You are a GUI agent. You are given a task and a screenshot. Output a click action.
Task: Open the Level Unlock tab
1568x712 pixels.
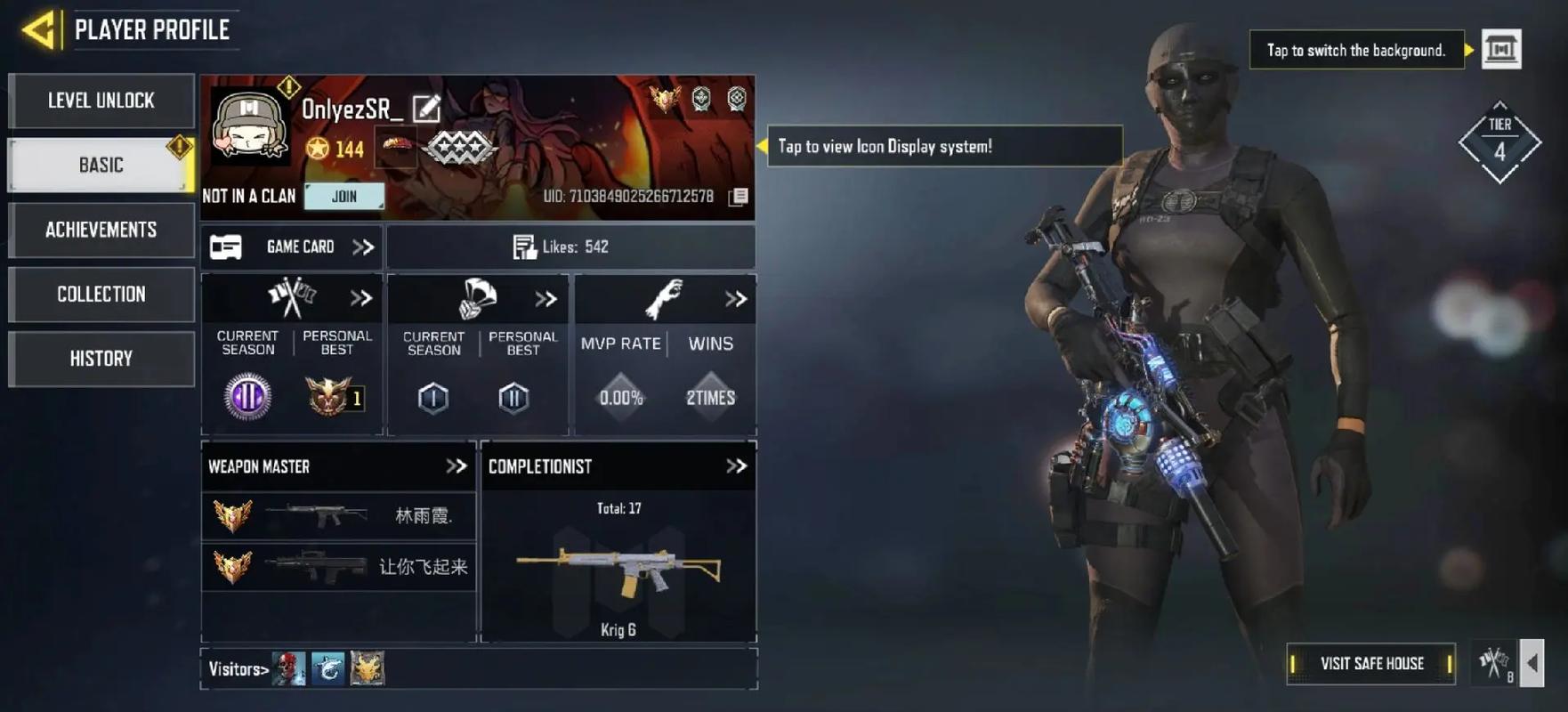101,101
